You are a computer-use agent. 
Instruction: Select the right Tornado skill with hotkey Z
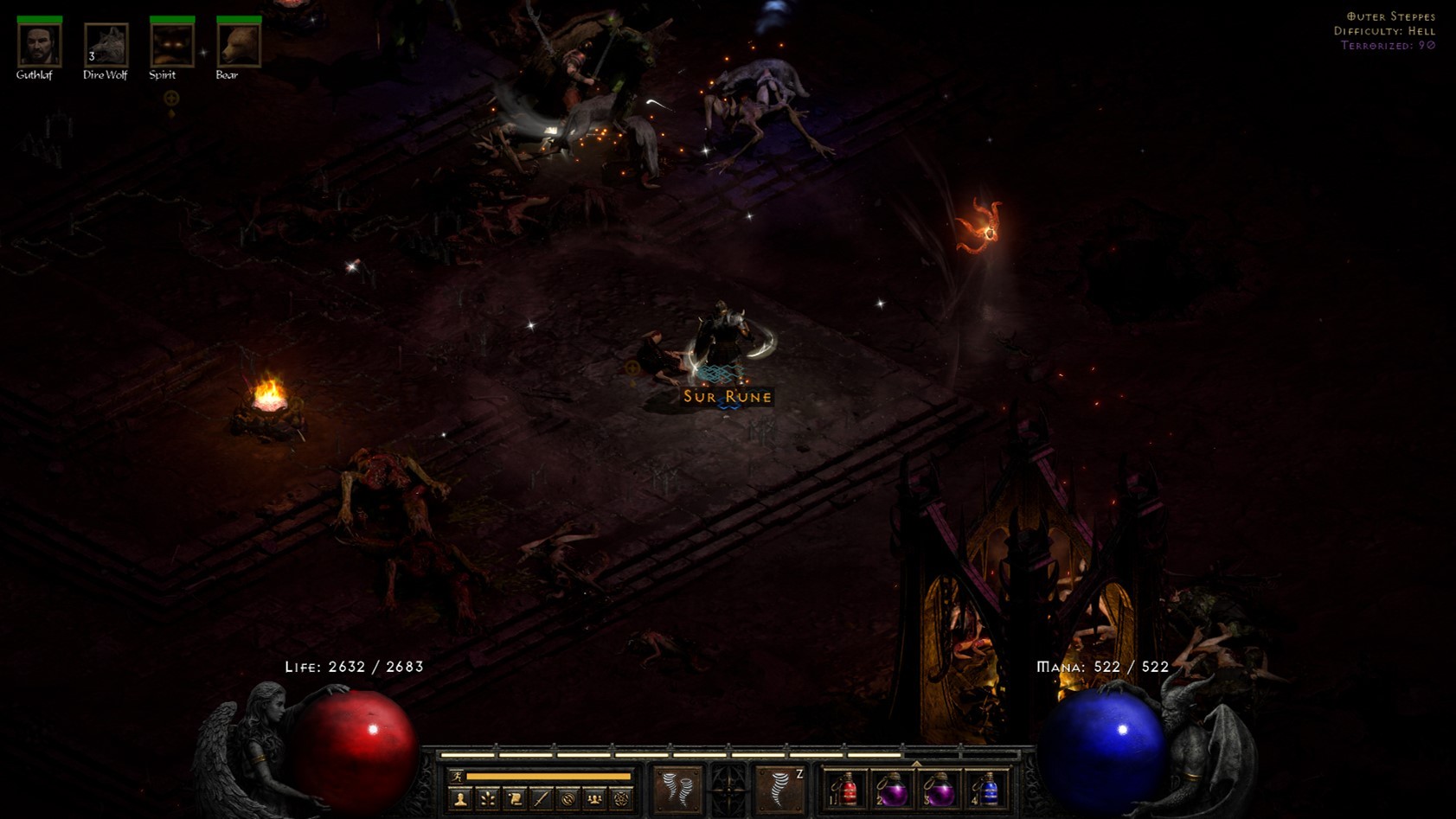point(777,789)
